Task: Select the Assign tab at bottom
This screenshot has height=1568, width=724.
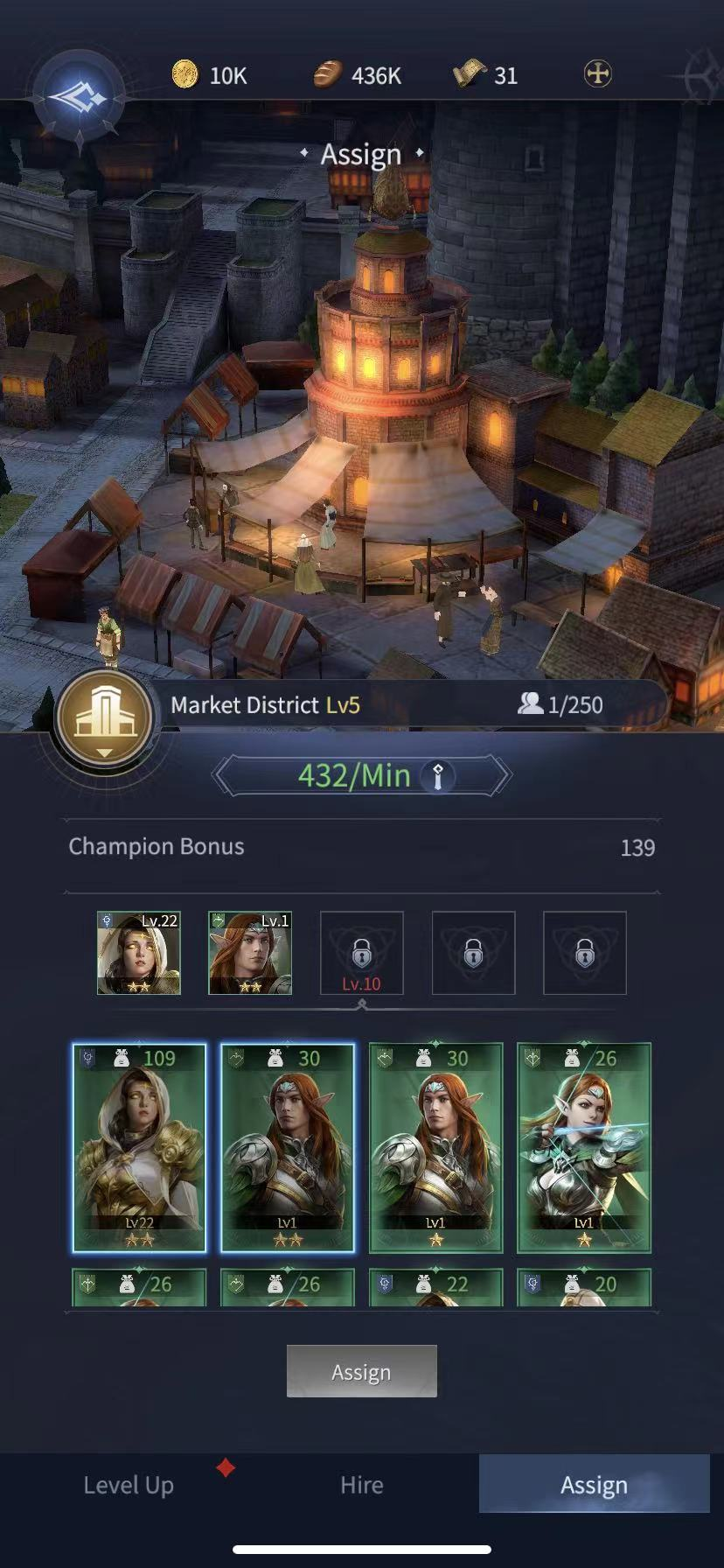Action: pyautogui.click(x=594, y=1485)
